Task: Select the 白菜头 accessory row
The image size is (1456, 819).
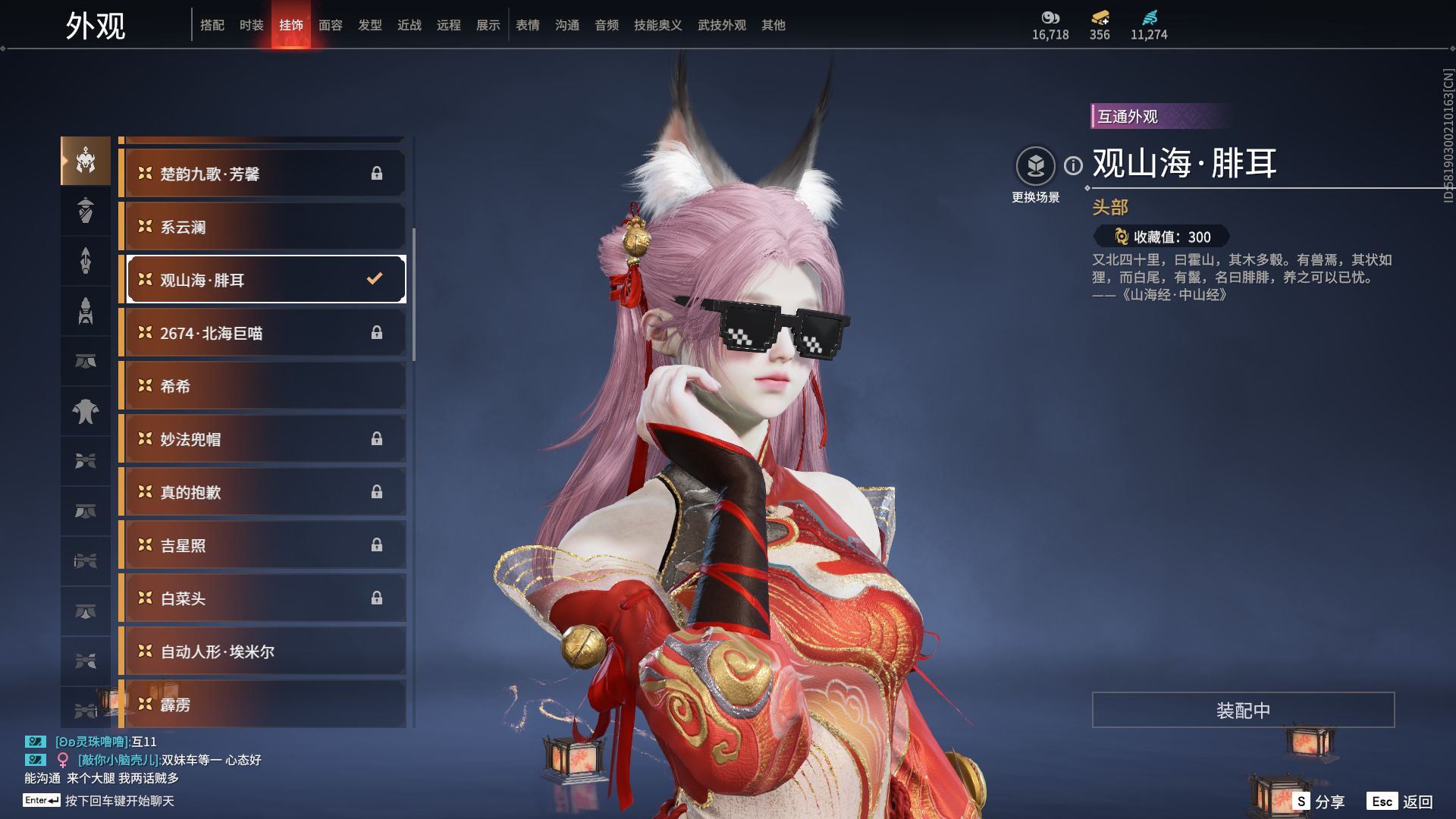Action: [262, 598]
